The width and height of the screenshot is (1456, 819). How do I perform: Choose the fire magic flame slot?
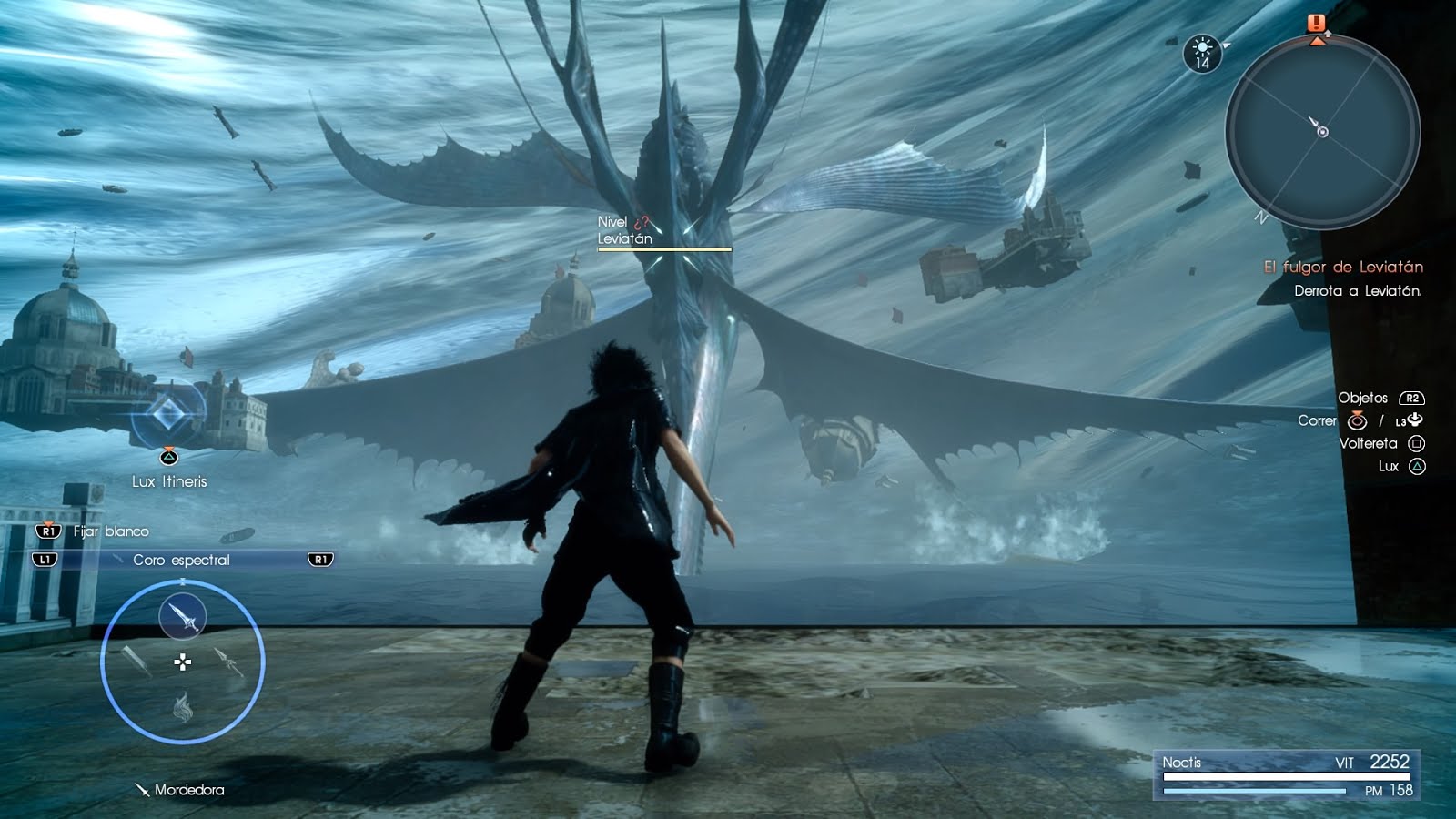[x=182, y=706]
